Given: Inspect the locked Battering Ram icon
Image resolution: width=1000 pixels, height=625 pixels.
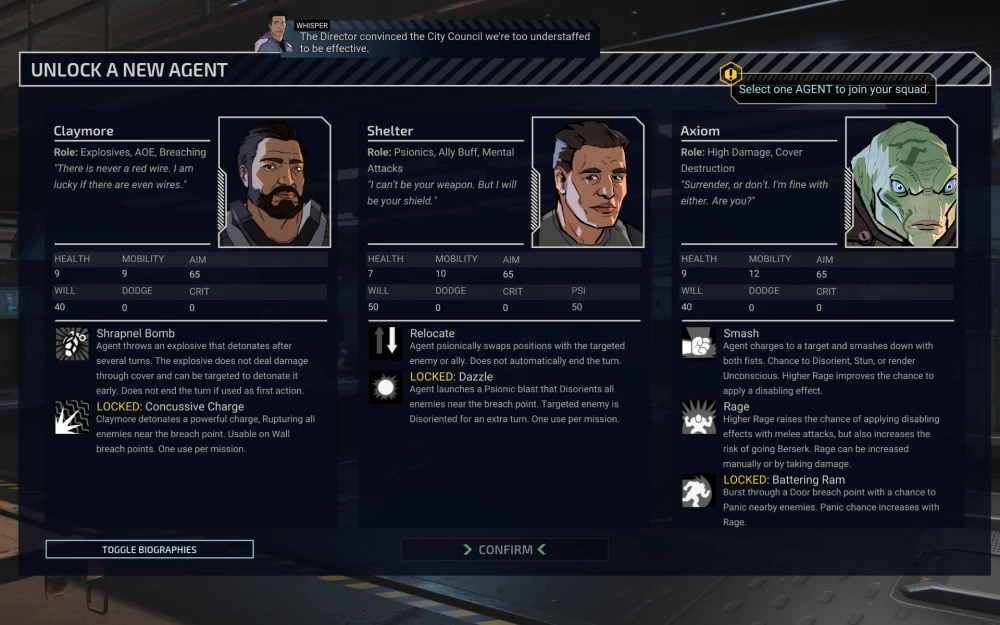Looking at the screenshot, I should tap(698, 491).
